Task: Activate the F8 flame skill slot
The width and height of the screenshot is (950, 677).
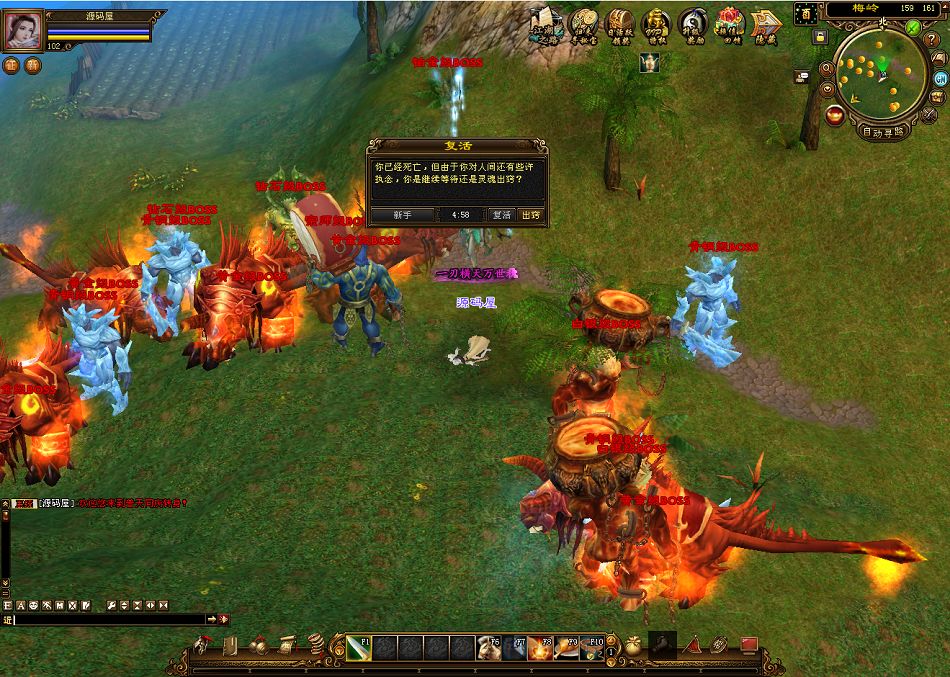Action: click(541, 647)
